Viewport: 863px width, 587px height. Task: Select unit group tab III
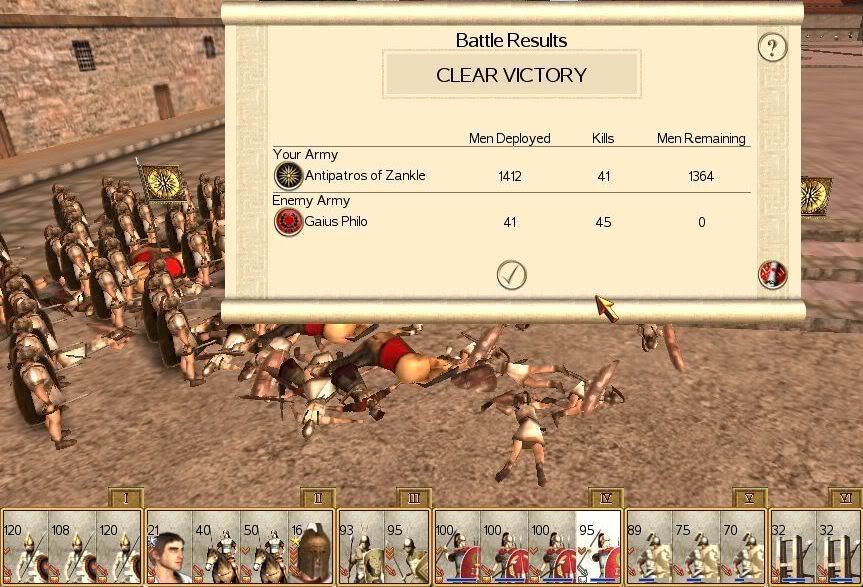coord(413,498)
